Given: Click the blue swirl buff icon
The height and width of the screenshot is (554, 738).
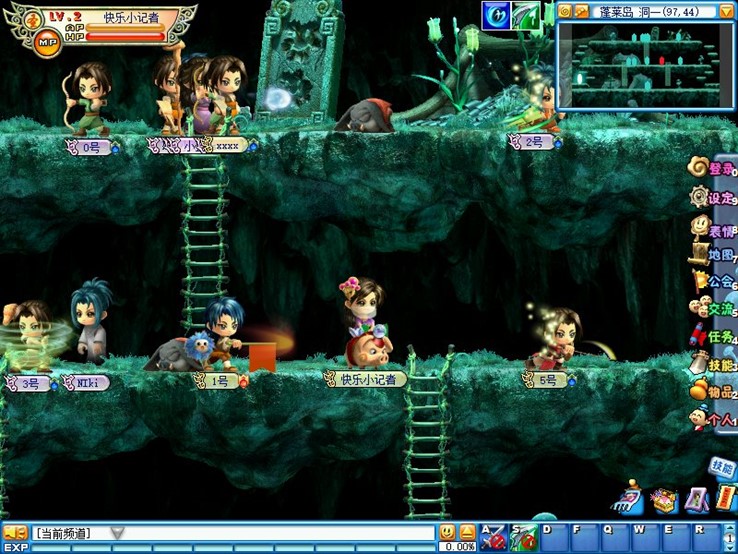Looking at the screenshot, I should [496, 15].
